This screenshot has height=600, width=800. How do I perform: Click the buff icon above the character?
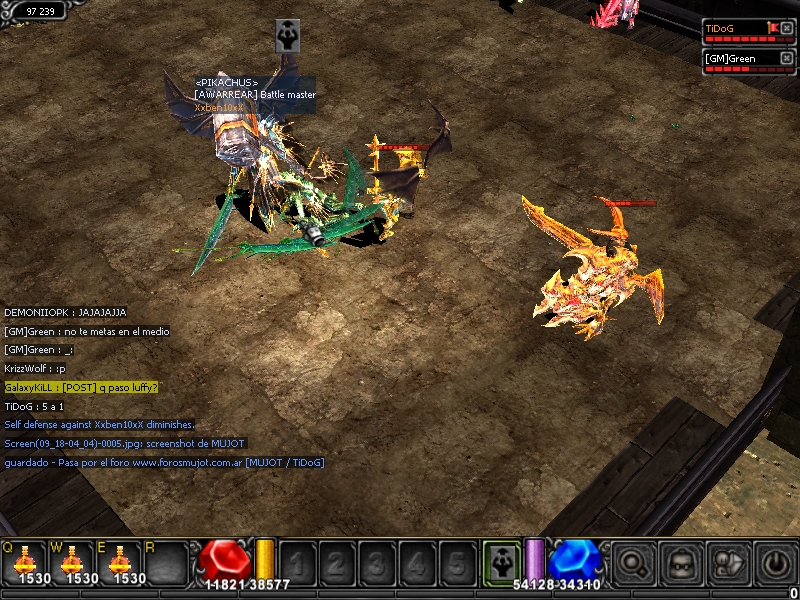click(x=288, y=35)
